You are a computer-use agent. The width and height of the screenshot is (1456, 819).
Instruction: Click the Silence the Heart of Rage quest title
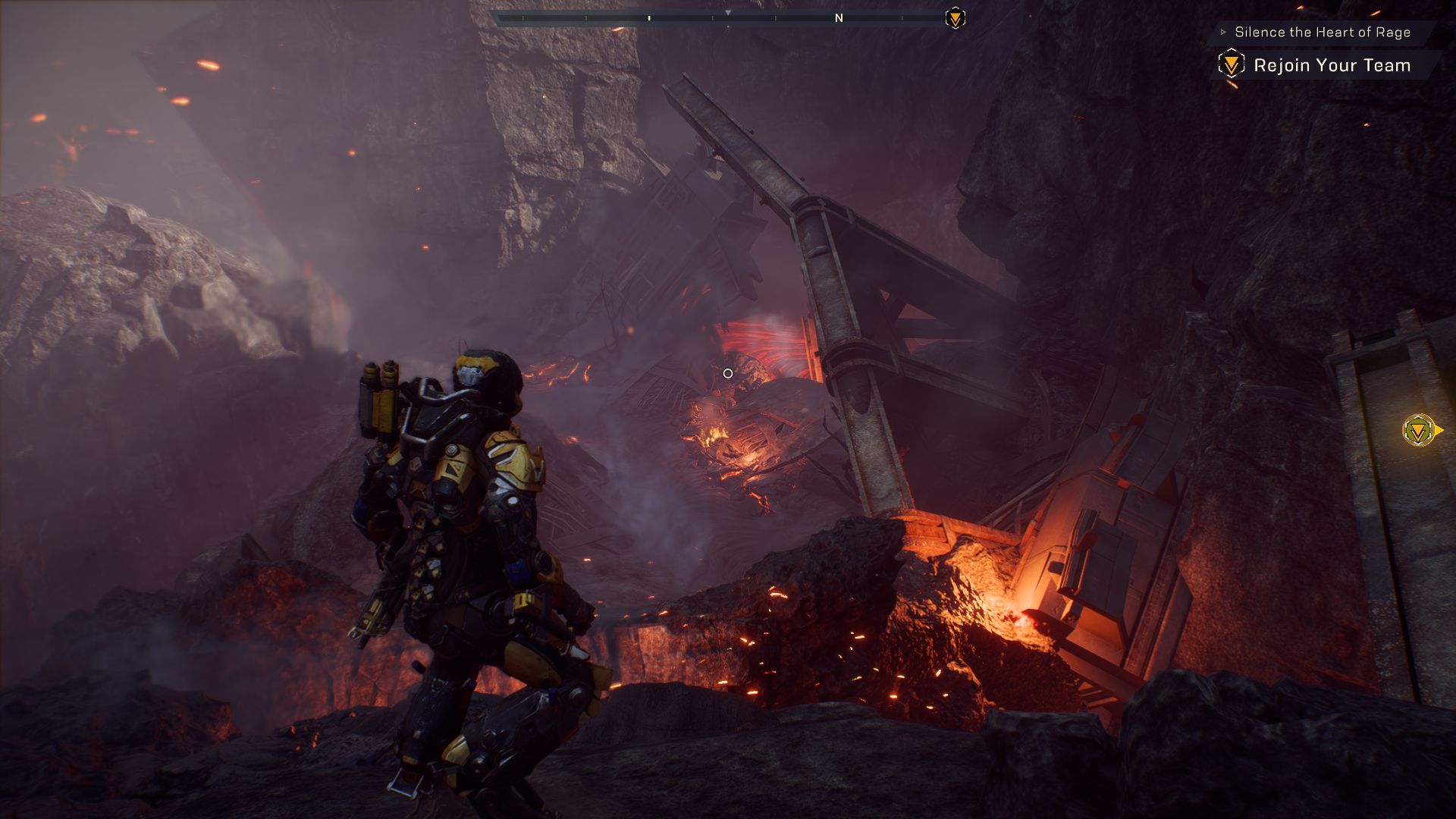(x=1322, y=32)
